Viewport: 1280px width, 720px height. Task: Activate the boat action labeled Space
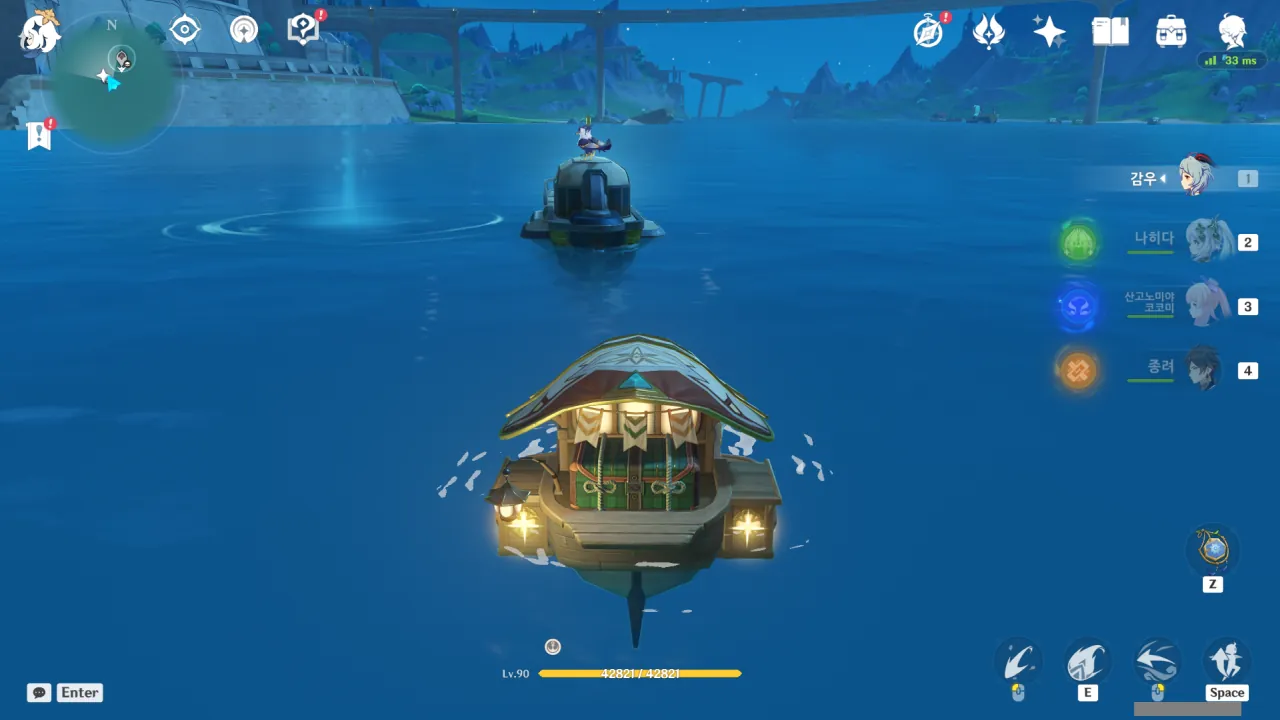pyautogui.click(x=1226, y=662)
